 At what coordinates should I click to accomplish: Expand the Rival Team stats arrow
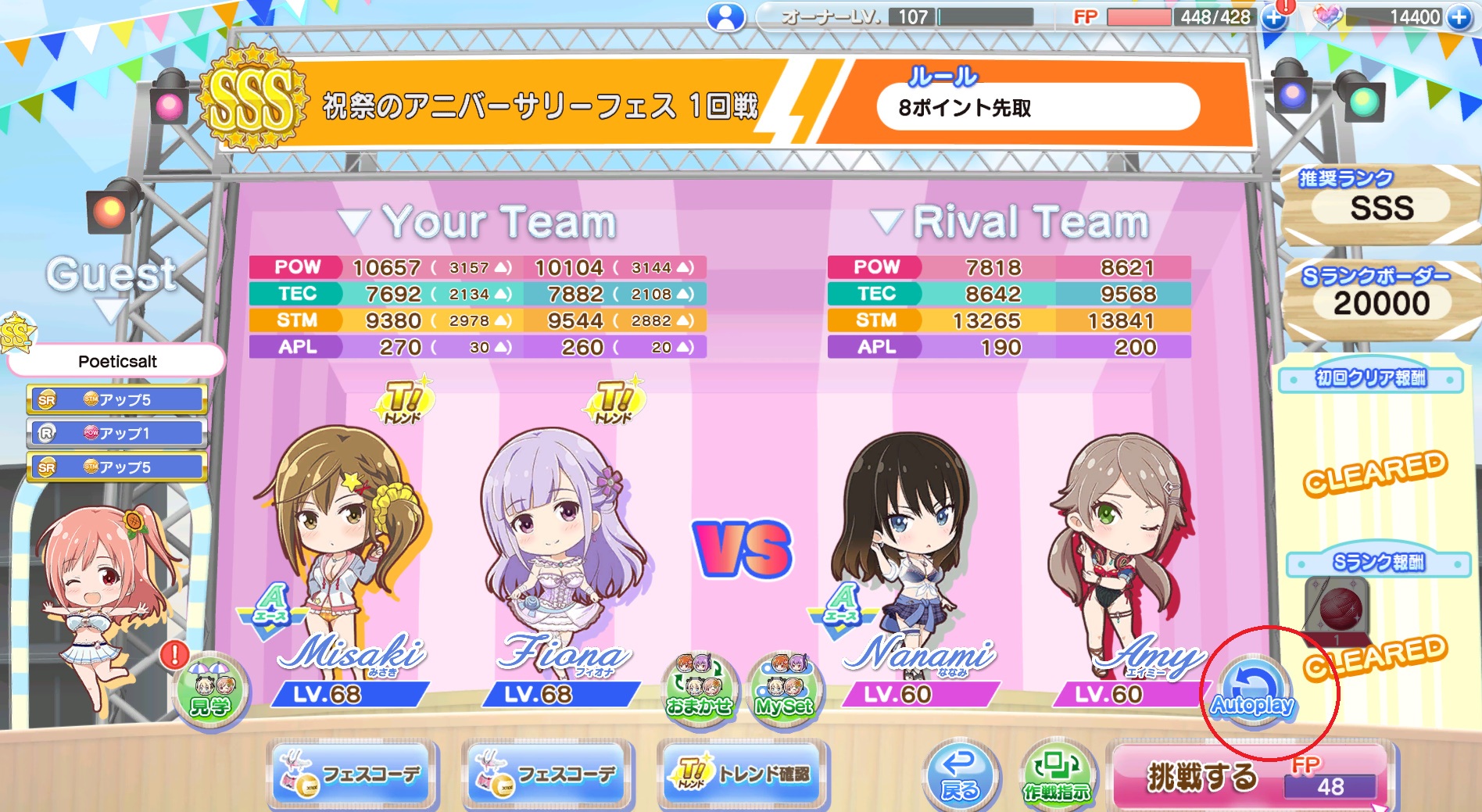point(886,223)
